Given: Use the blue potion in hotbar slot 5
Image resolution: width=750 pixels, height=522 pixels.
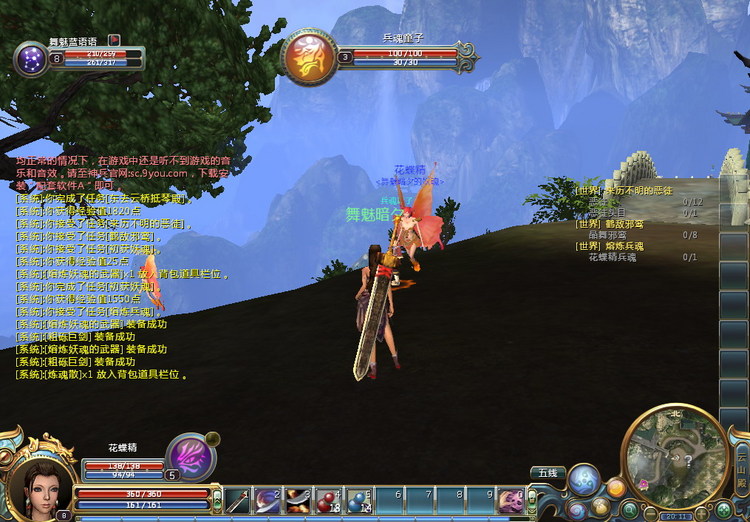Looking at the screenshot, I should 359,500.
